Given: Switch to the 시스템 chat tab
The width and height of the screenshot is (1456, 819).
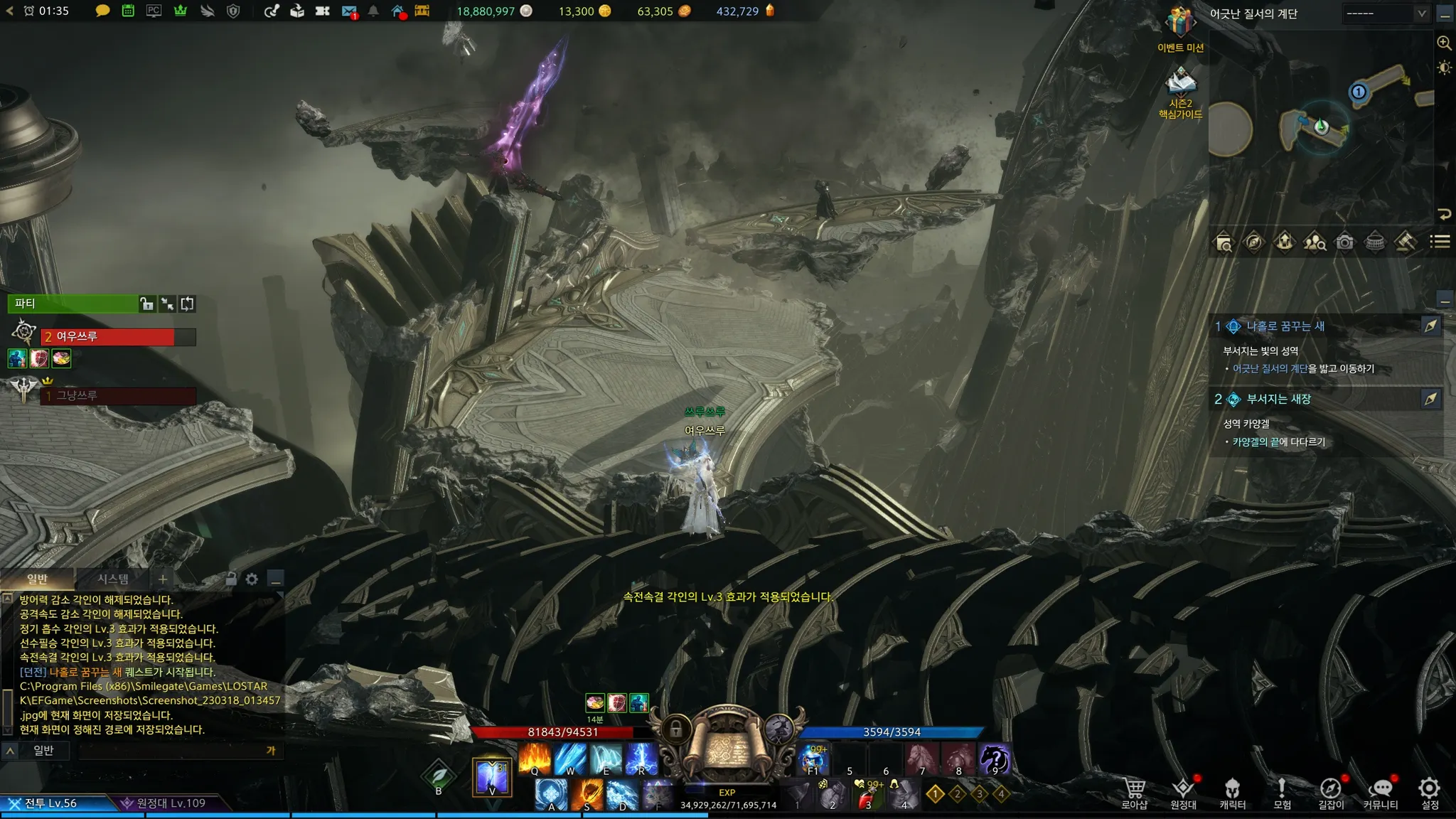Looking at the screenshot, I should click(x=113, y=579).
